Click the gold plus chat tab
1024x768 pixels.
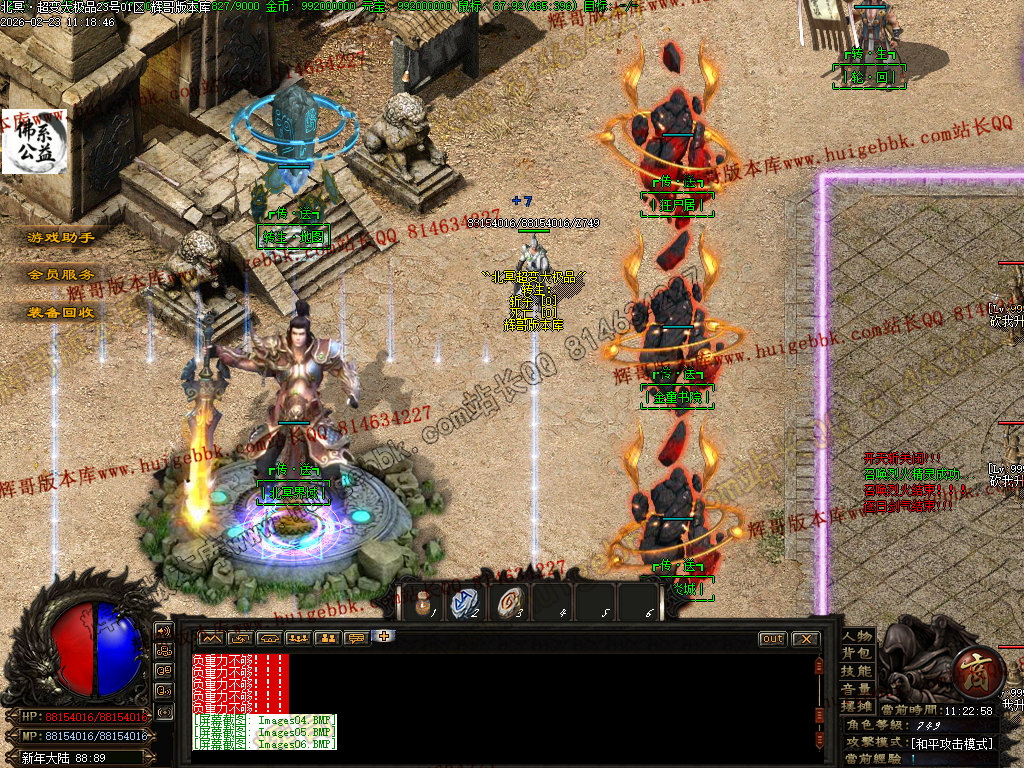[x=385, y=637]
